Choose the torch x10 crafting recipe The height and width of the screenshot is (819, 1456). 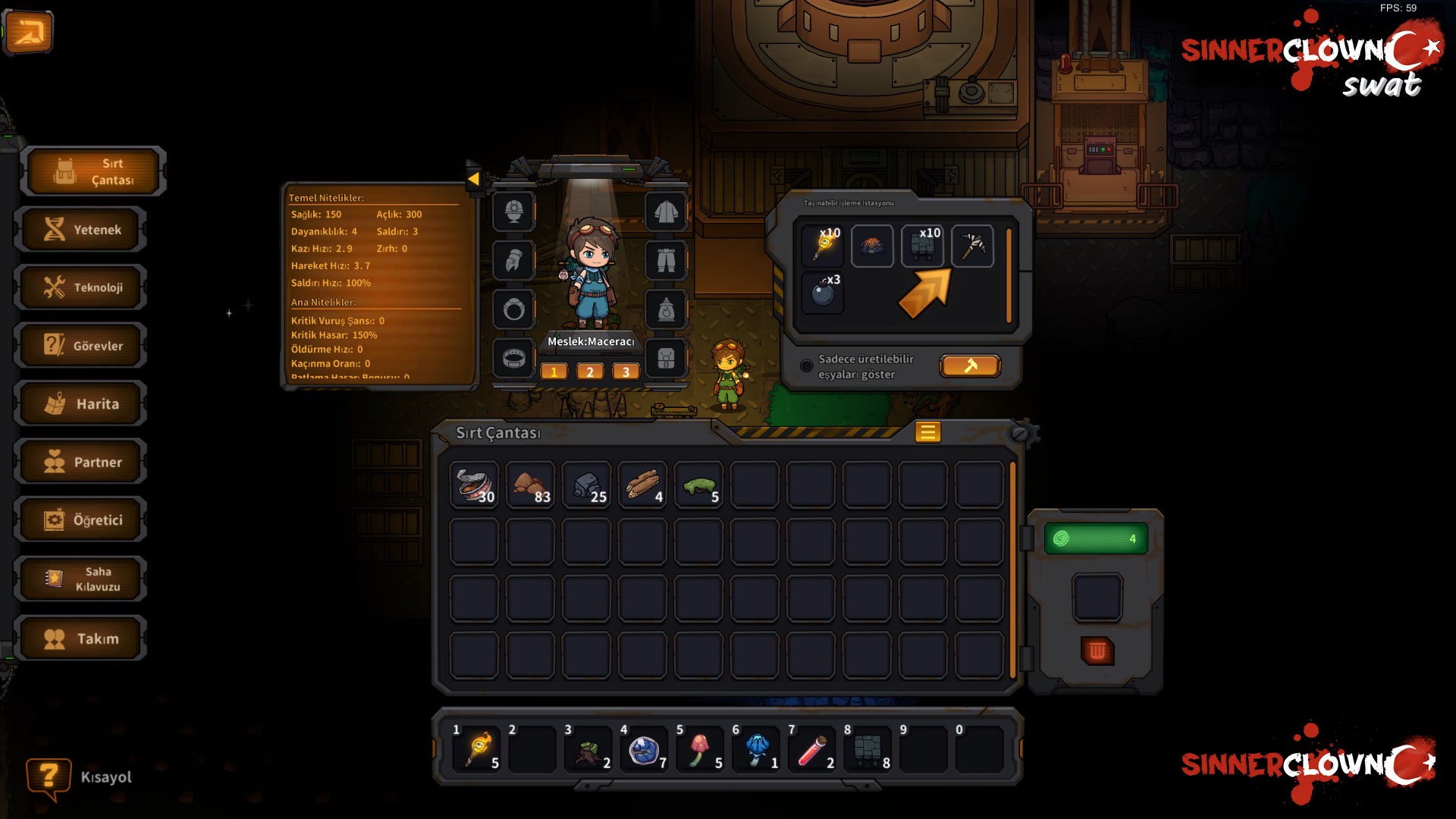pyautogui.click(x=823, y=246)
